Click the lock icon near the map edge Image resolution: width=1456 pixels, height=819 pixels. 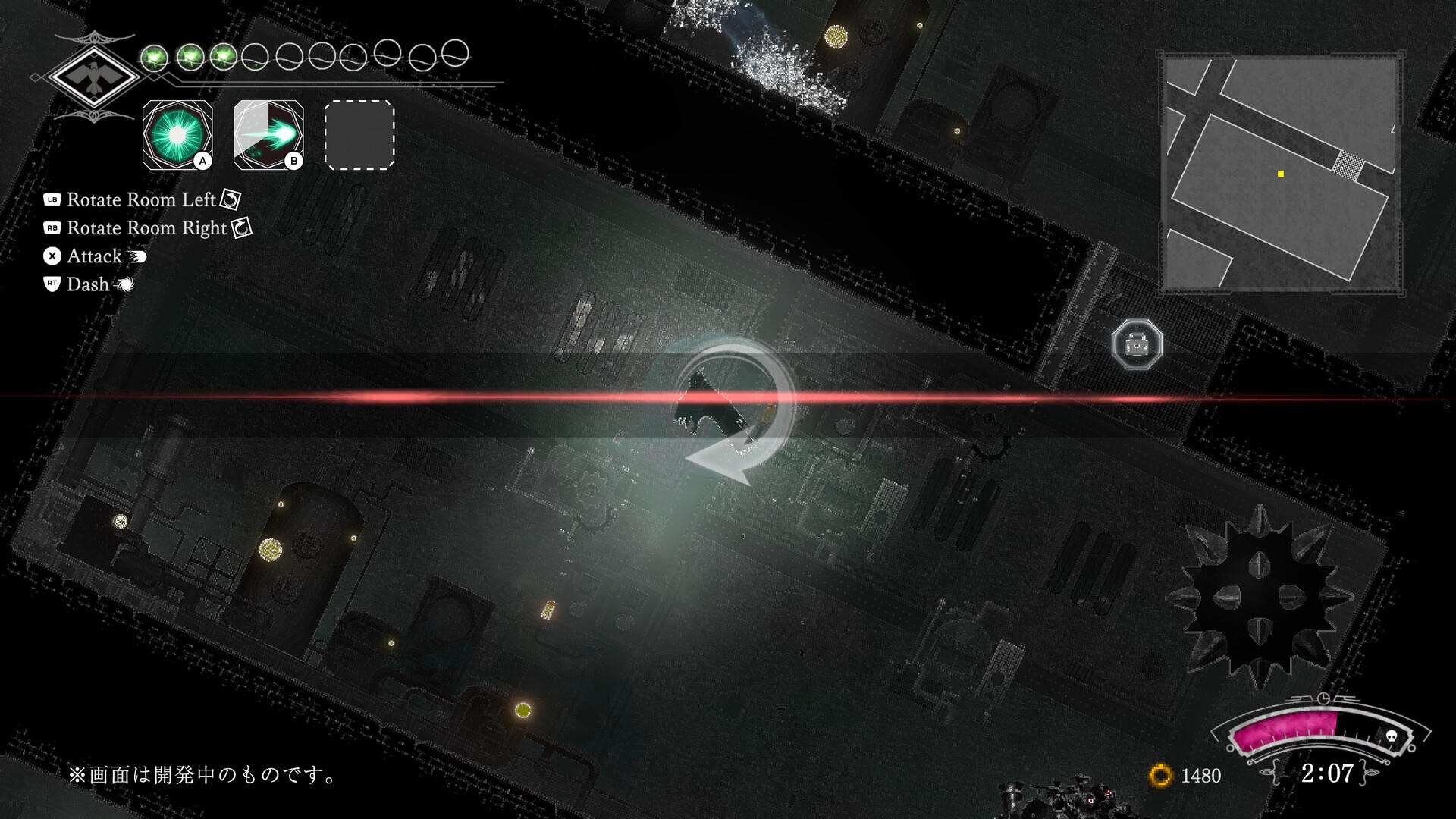(x=1136, y=344)
